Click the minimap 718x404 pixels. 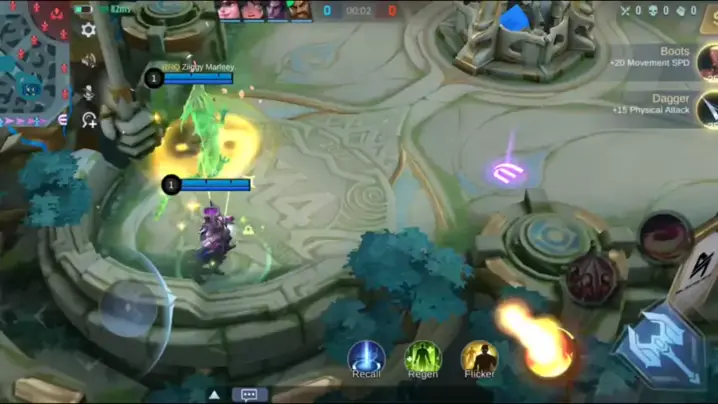tap(32, 62)
